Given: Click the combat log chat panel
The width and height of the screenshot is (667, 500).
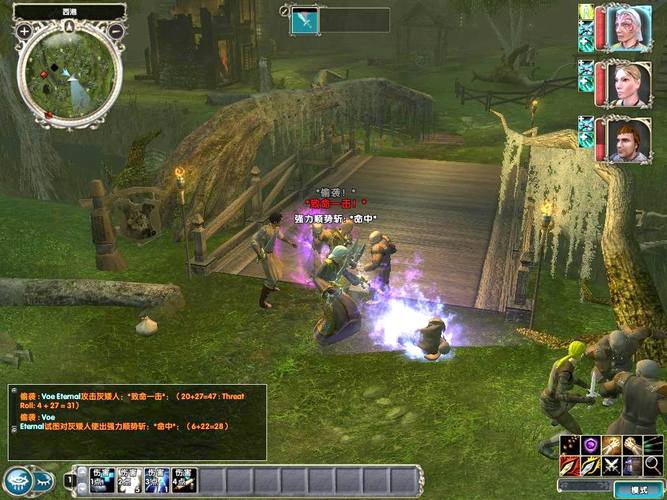Looking at the screenshot, I should (x=137, y=422).
